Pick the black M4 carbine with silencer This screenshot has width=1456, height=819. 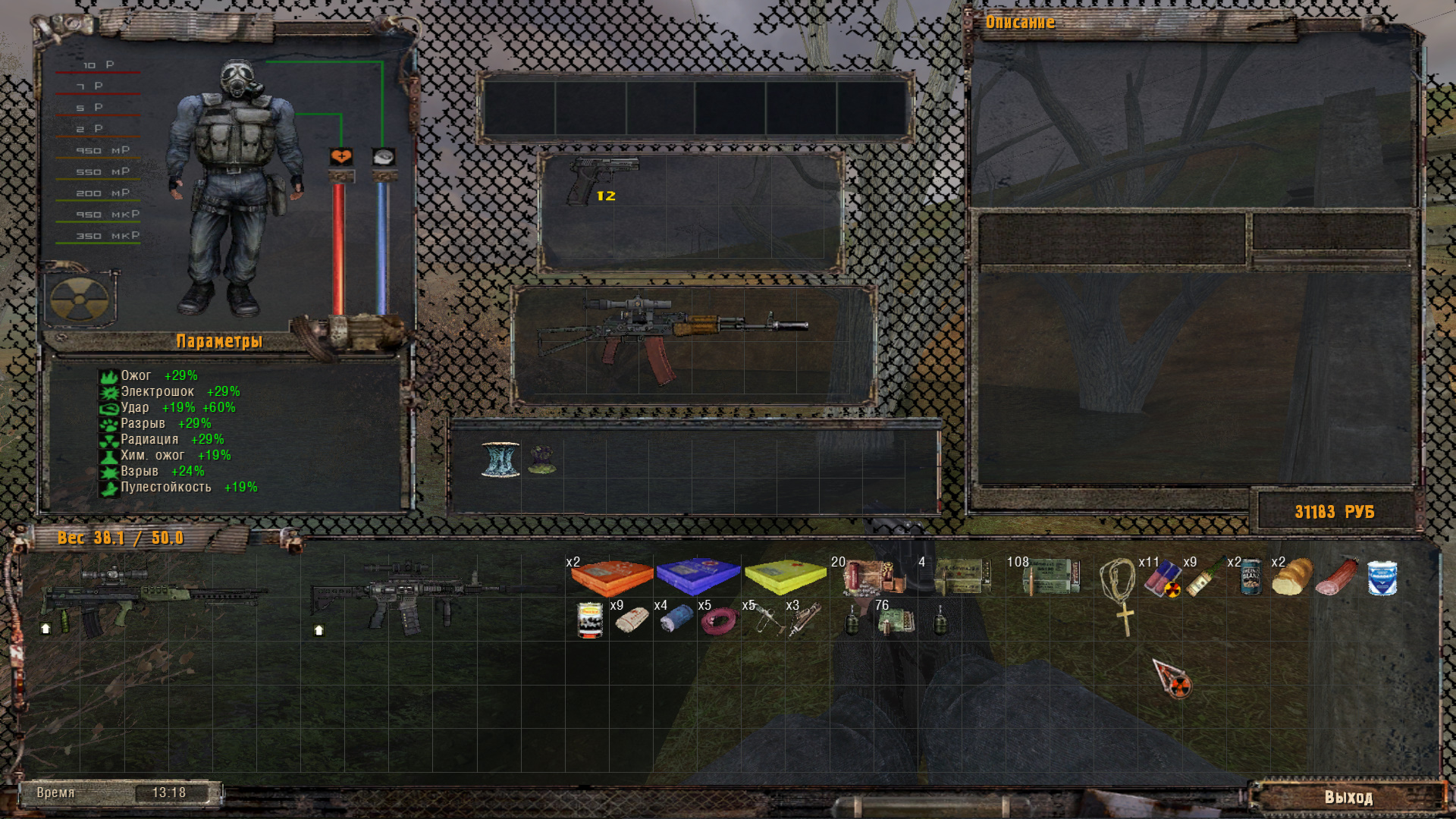[425, 595]
